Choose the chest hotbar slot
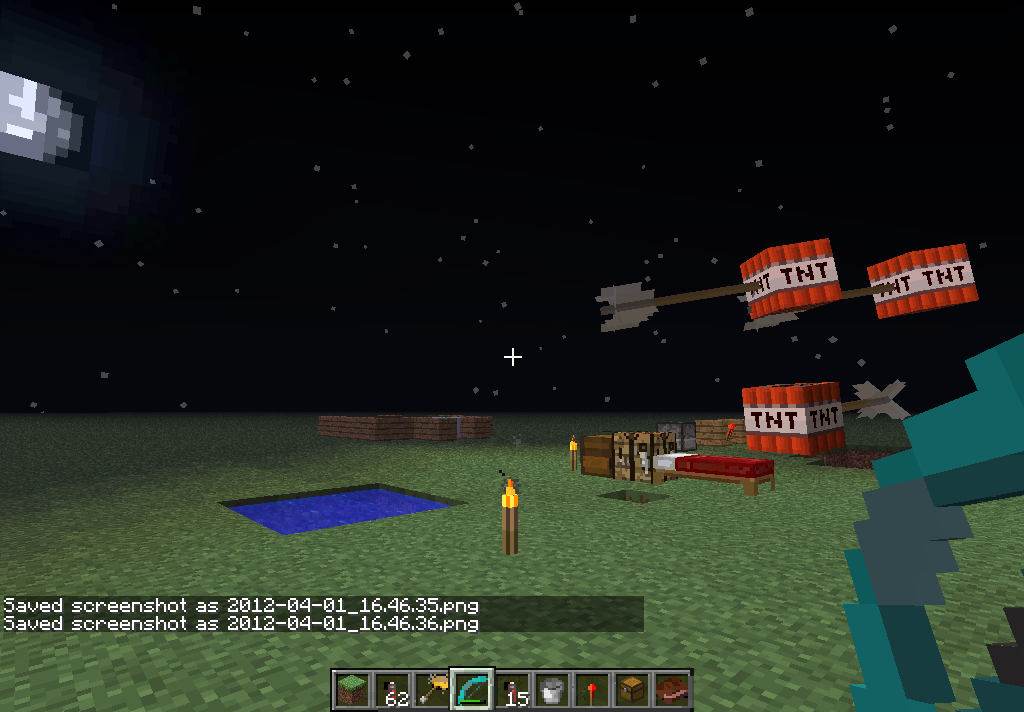 click(x=631, y=690)
